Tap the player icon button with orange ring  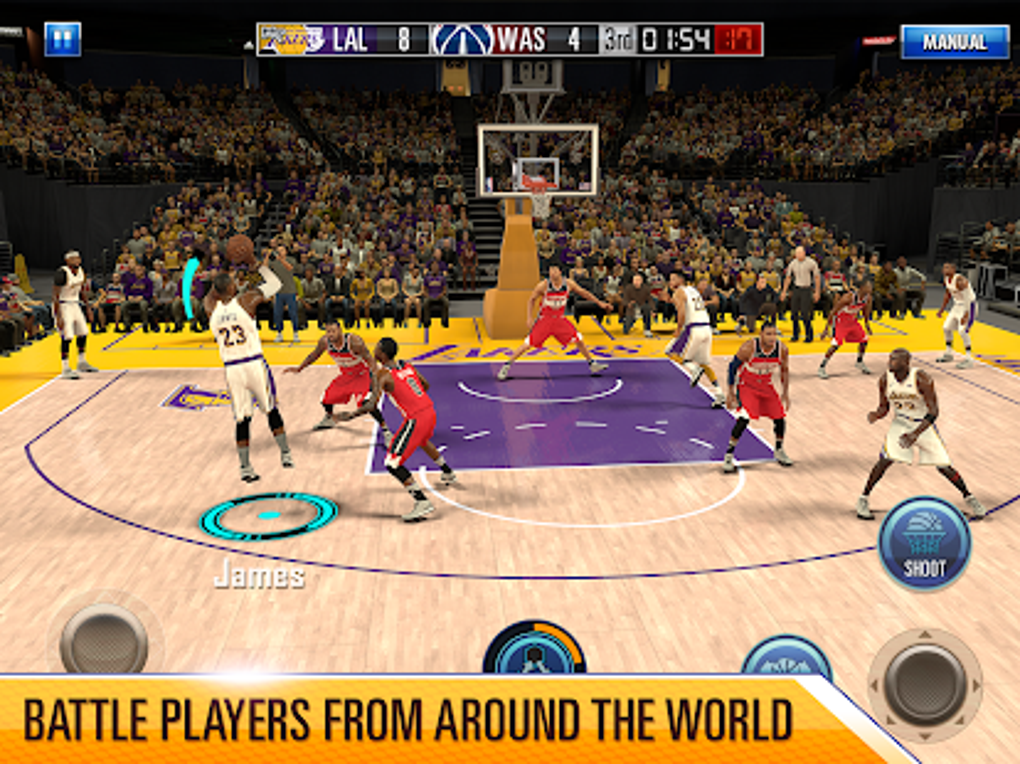point(535,650)
